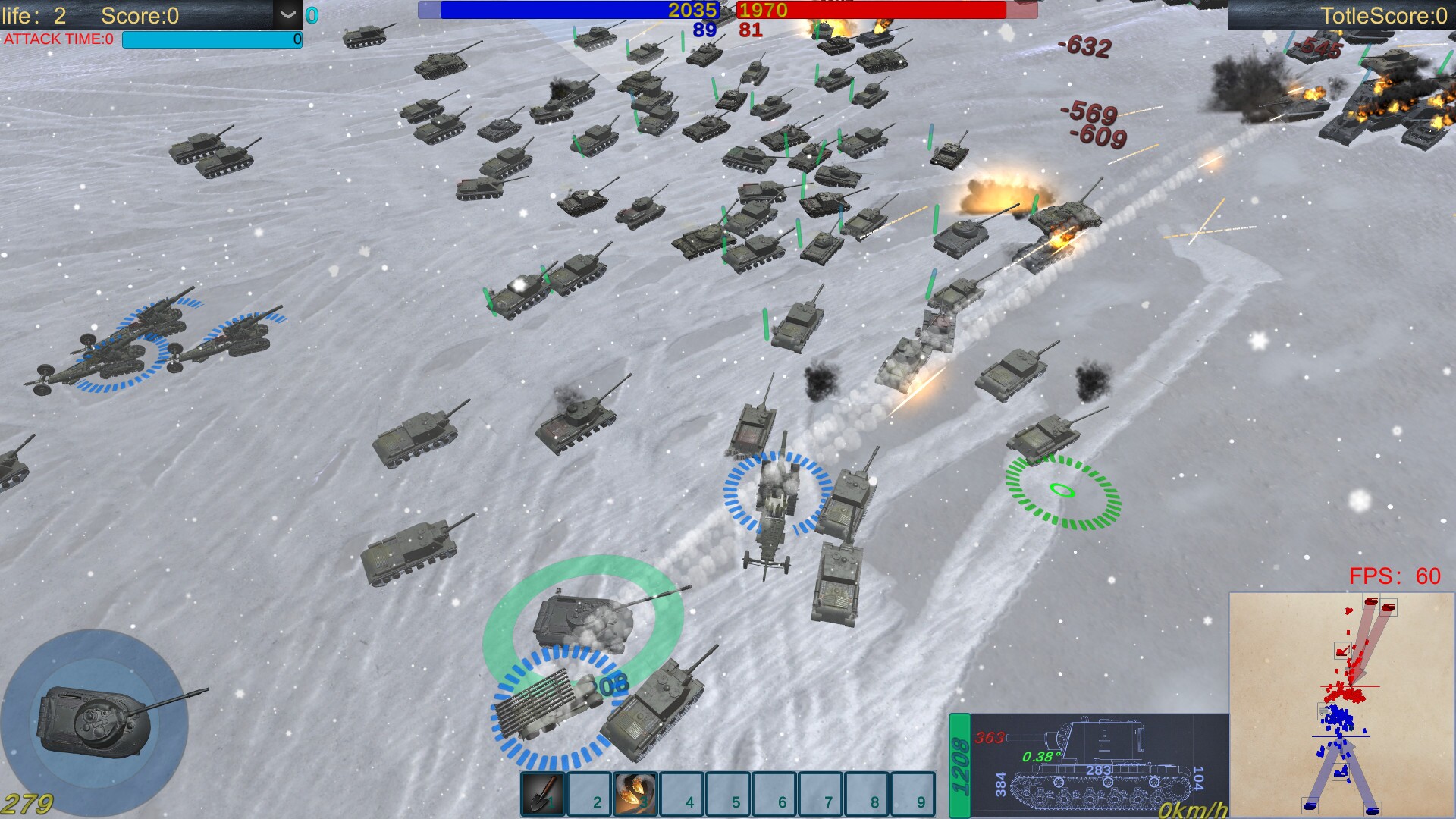Expand the dropdown arrow beside the Score
1456x819 pixels.
[287, 14]
